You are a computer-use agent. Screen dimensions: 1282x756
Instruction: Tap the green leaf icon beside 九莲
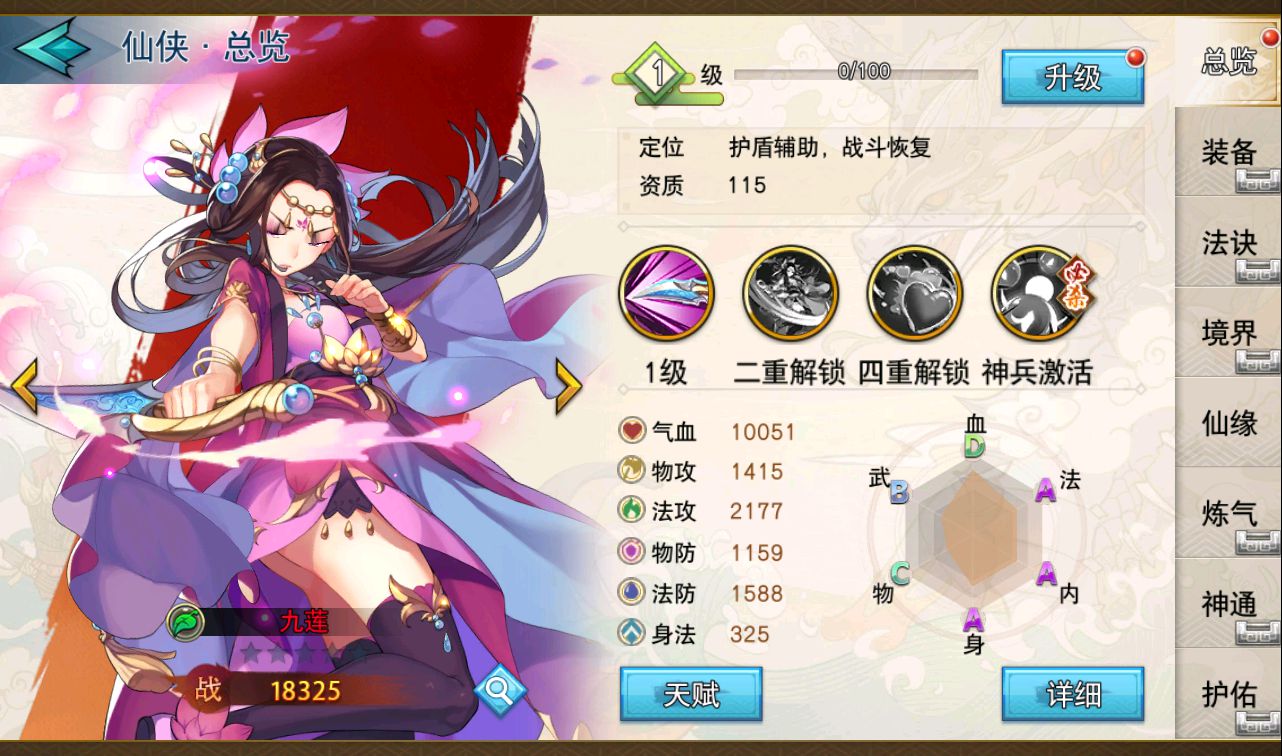(x=185, y=622)
